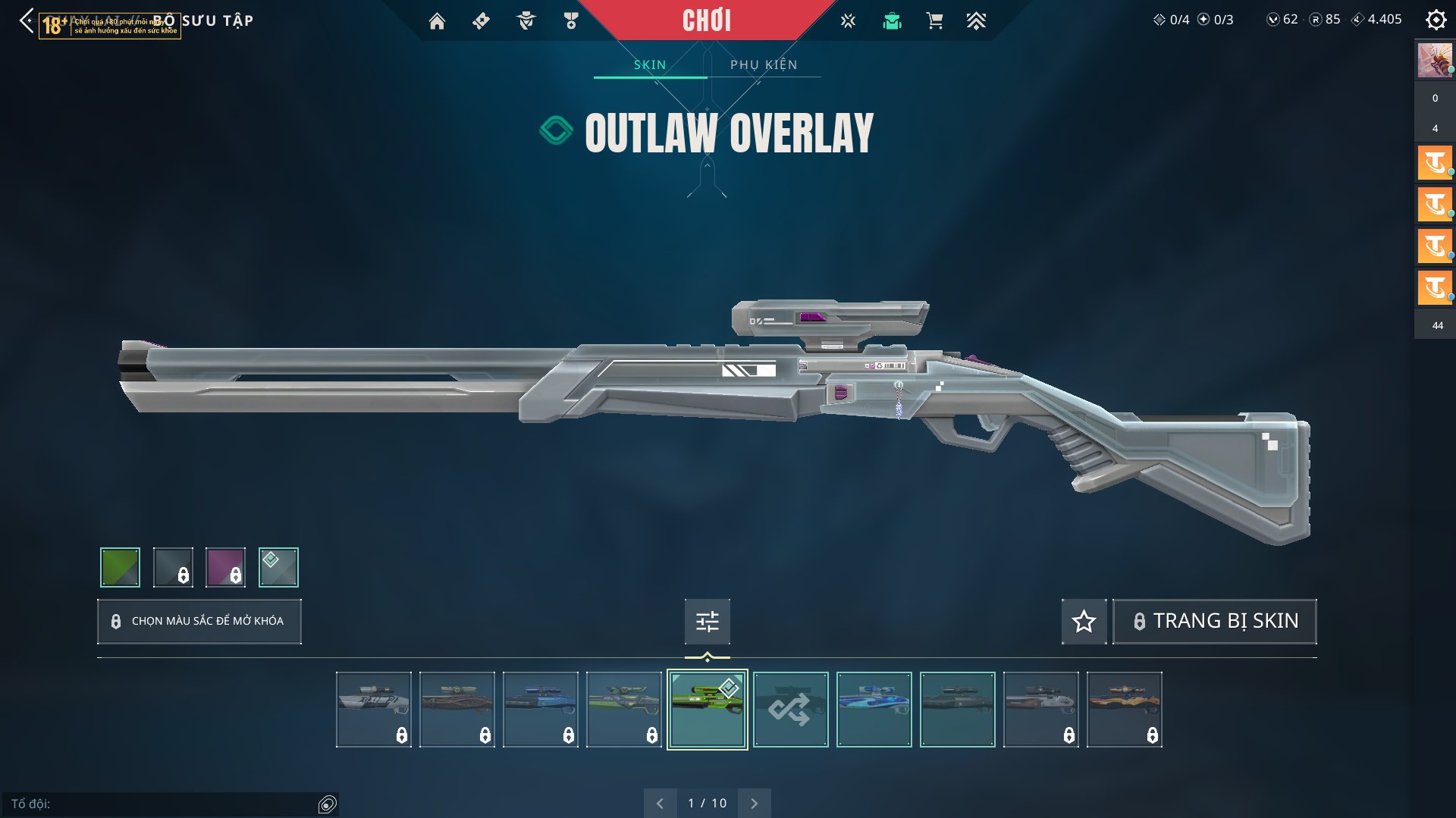Pick the locked dark gray variant

pyautogui.click(x=173, y=567)
